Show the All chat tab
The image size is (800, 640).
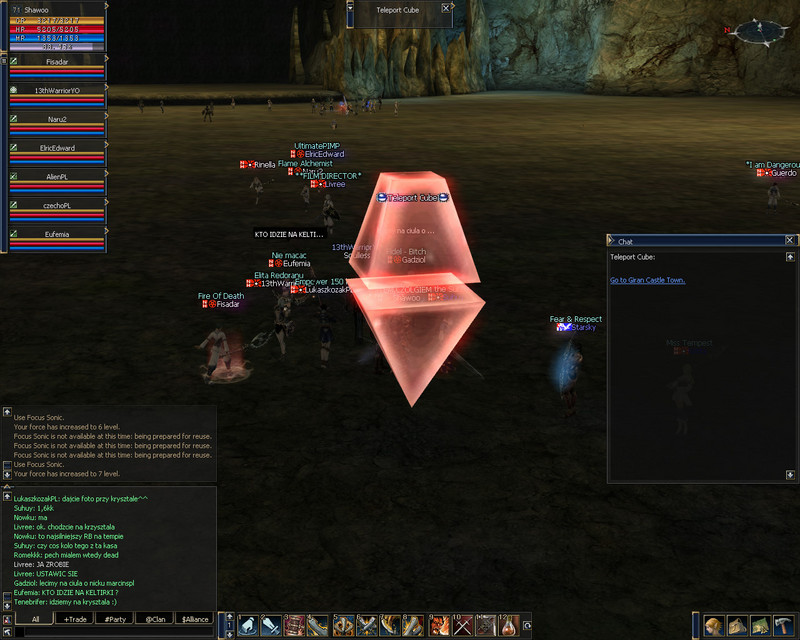click(x=34, y=619)
